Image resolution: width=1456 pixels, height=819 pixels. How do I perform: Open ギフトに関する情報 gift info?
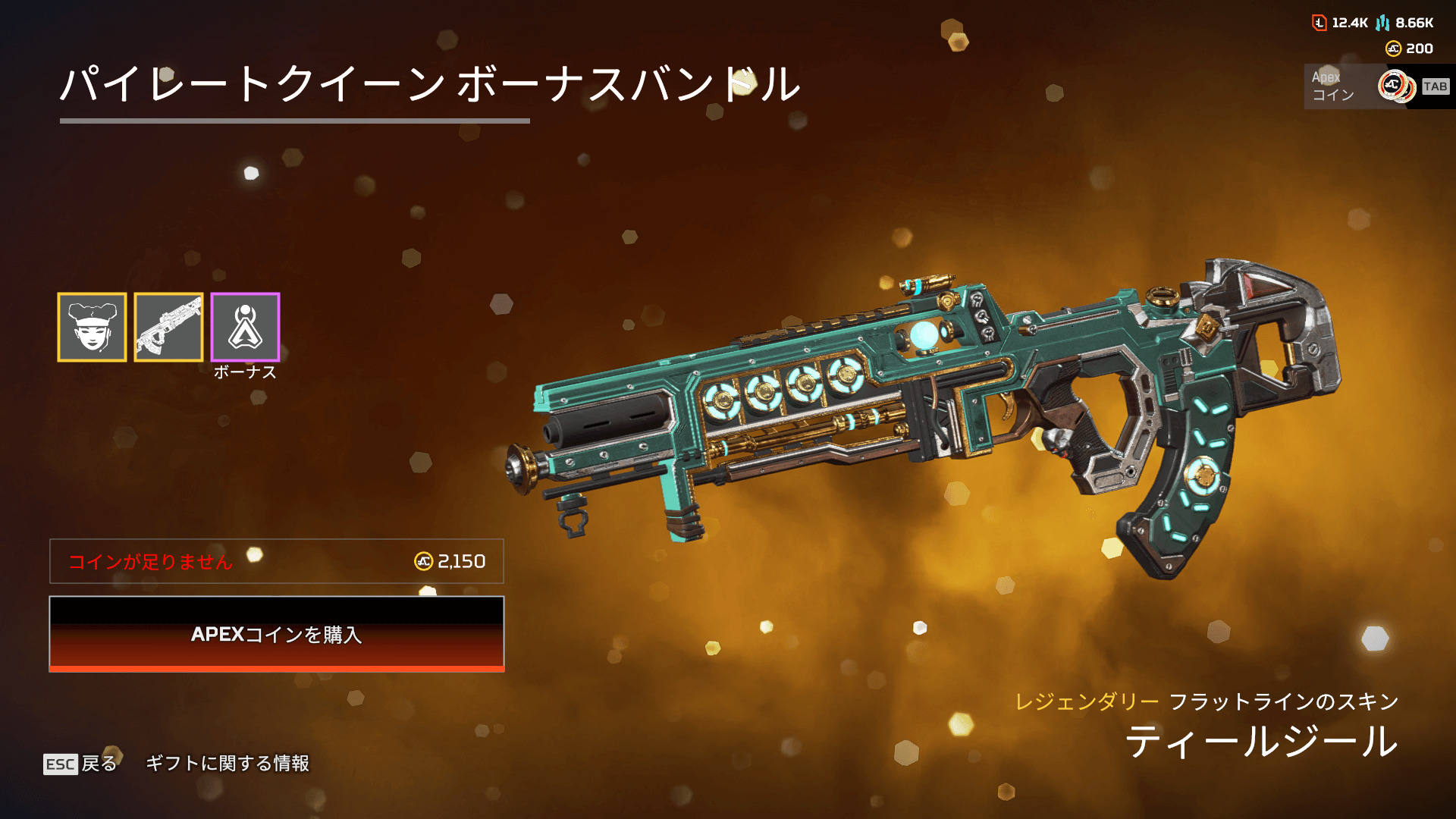coord(227,764)
